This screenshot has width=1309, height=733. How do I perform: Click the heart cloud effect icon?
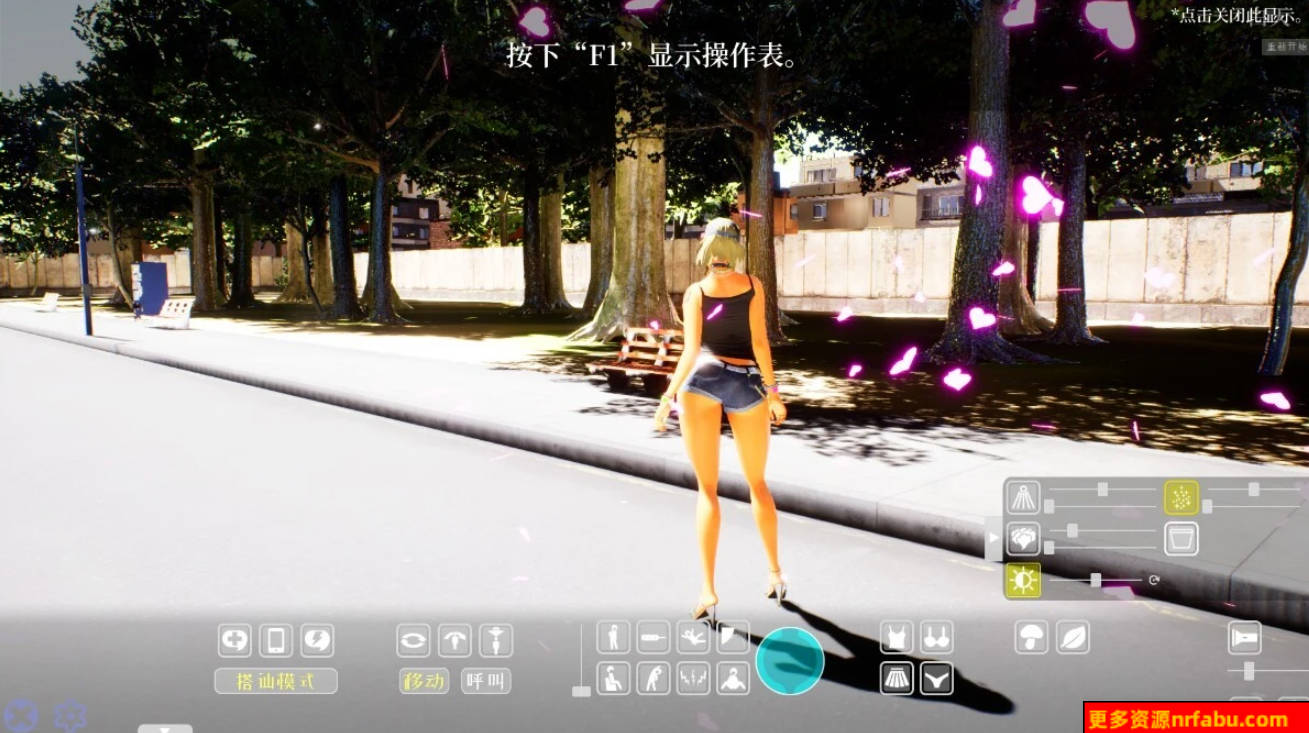[1024, 540]
